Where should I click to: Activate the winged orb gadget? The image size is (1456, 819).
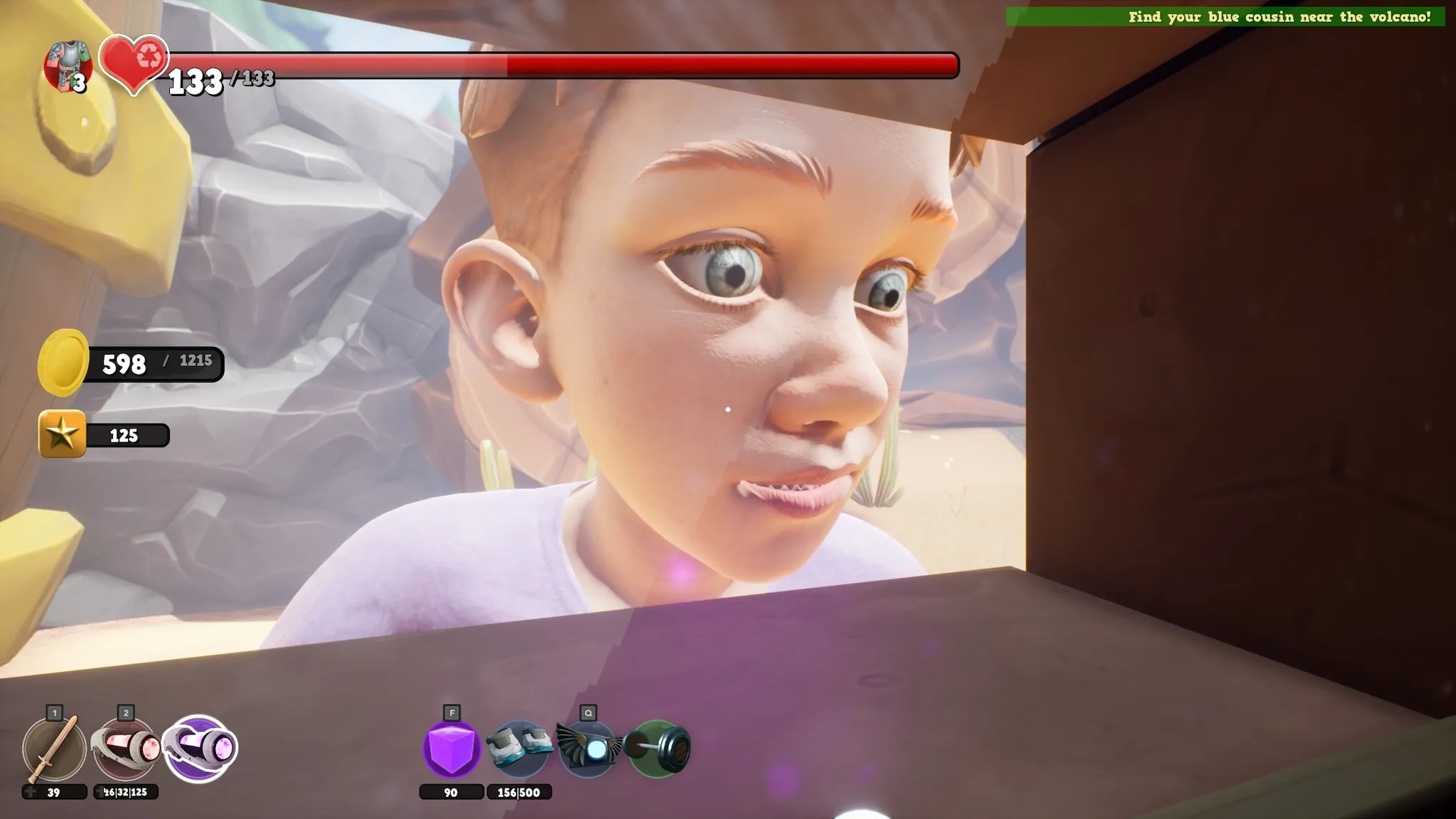[588, 749]
